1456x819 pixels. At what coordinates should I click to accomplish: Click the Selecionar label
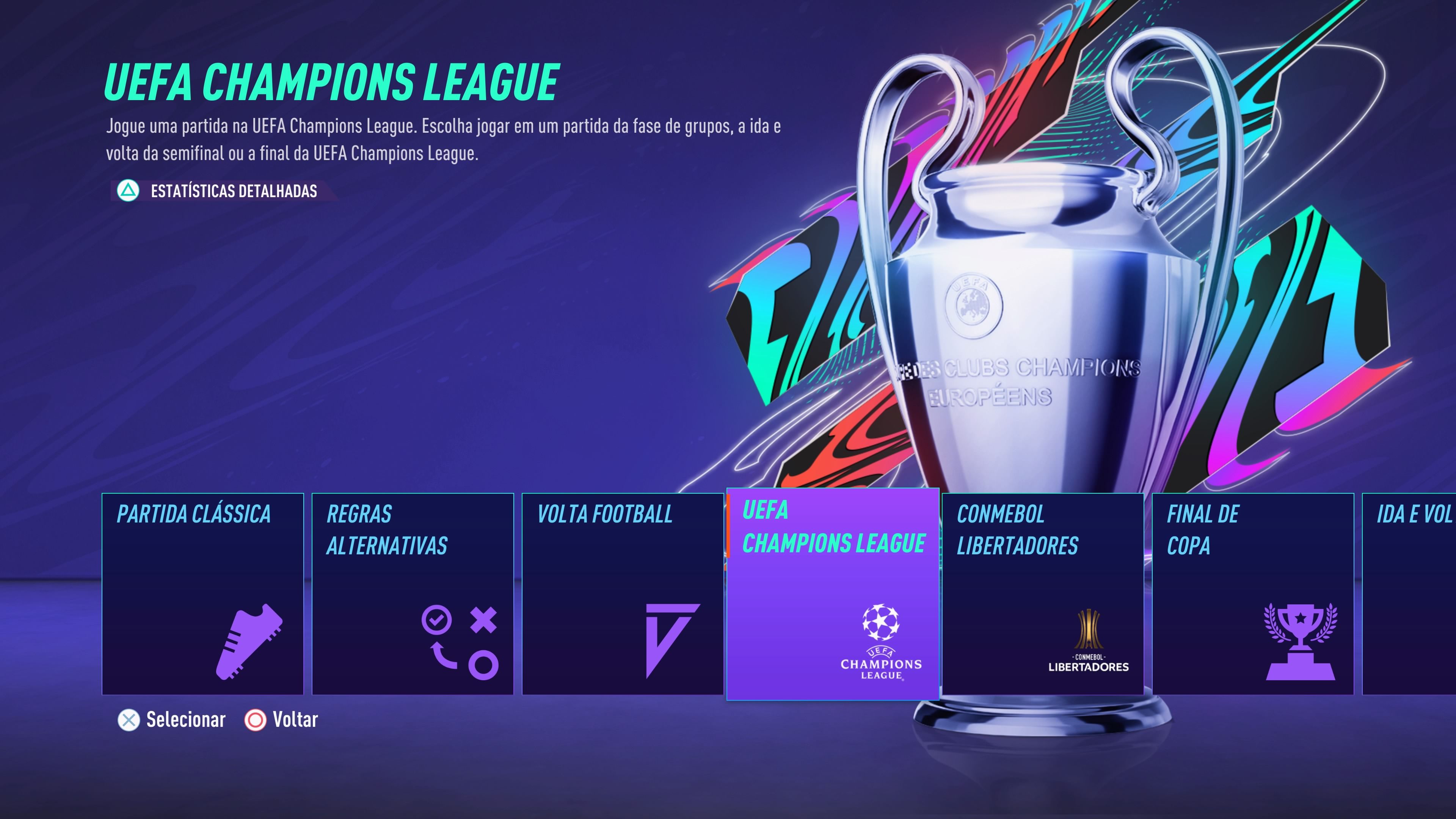(x=185, y=720)
